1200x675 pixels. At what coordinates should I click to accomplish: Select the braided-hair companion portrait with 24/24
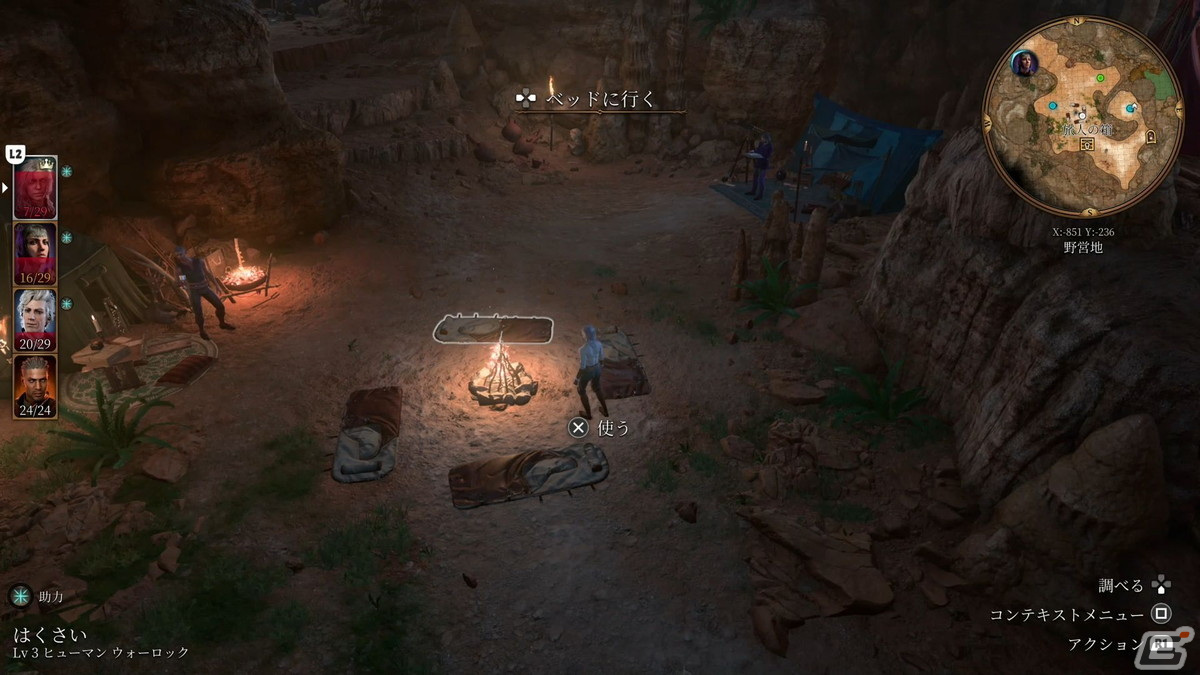[34, 385]
